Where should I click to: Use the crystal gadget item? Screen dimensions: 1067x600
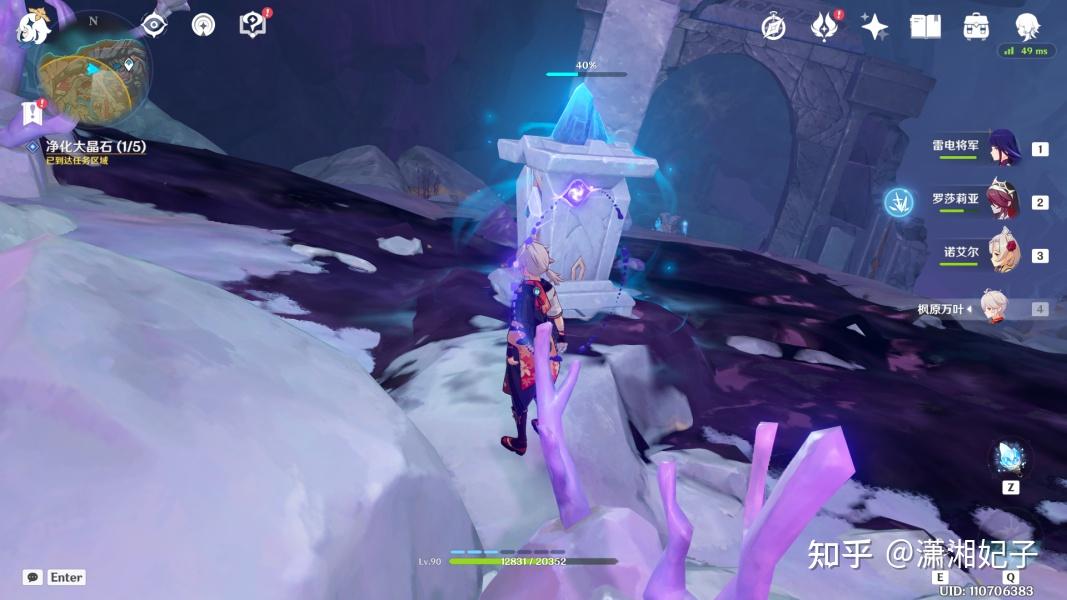(1010, 460)
